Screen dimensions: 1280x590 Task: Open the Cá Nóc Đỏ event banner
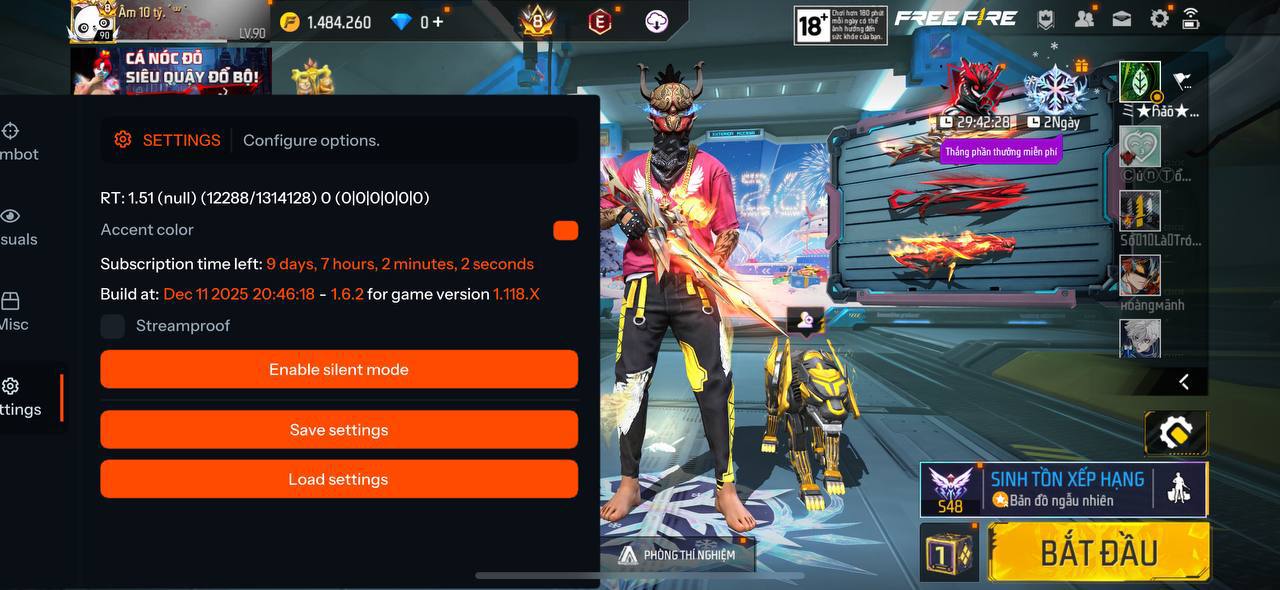tap(170, 70)
